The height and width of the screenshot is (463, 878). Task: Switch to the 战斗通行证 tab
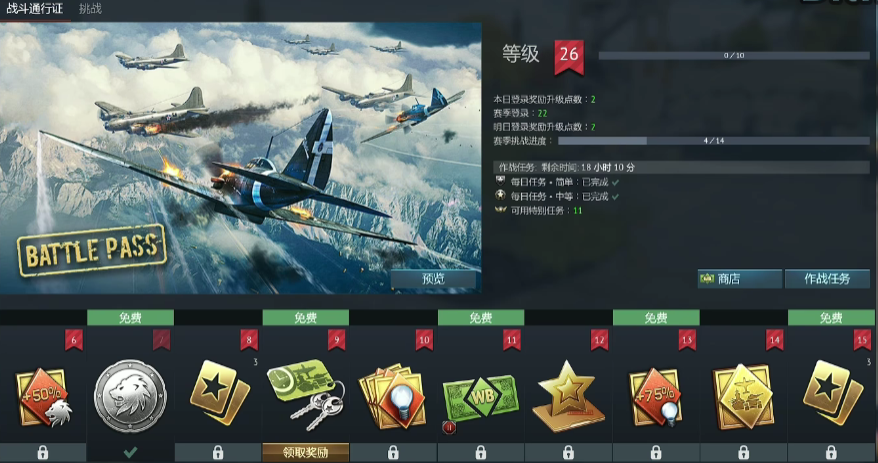tap(34, 9)
